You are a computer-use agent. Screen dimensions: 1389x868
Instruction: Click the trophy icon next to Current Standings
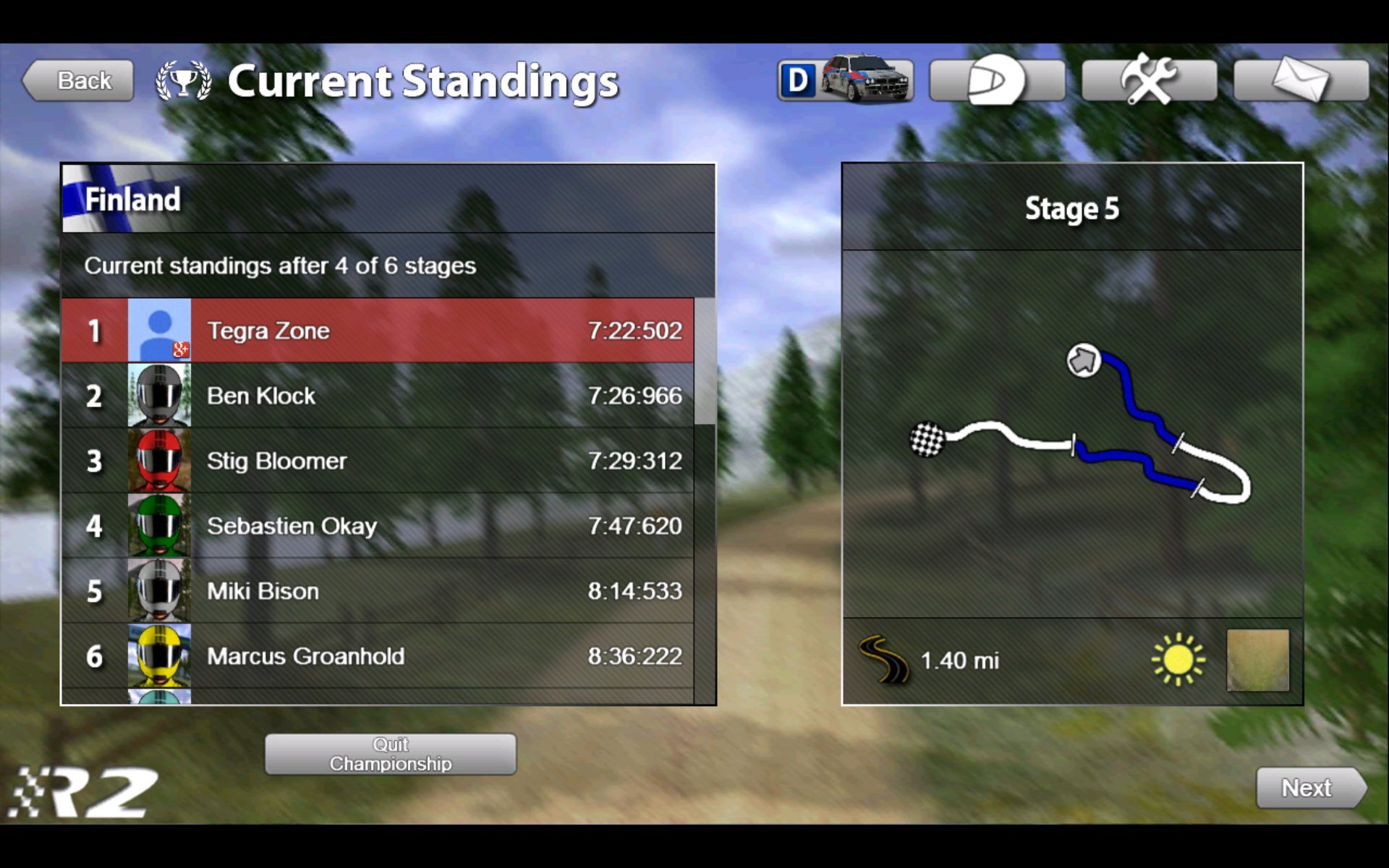(183, 80)
